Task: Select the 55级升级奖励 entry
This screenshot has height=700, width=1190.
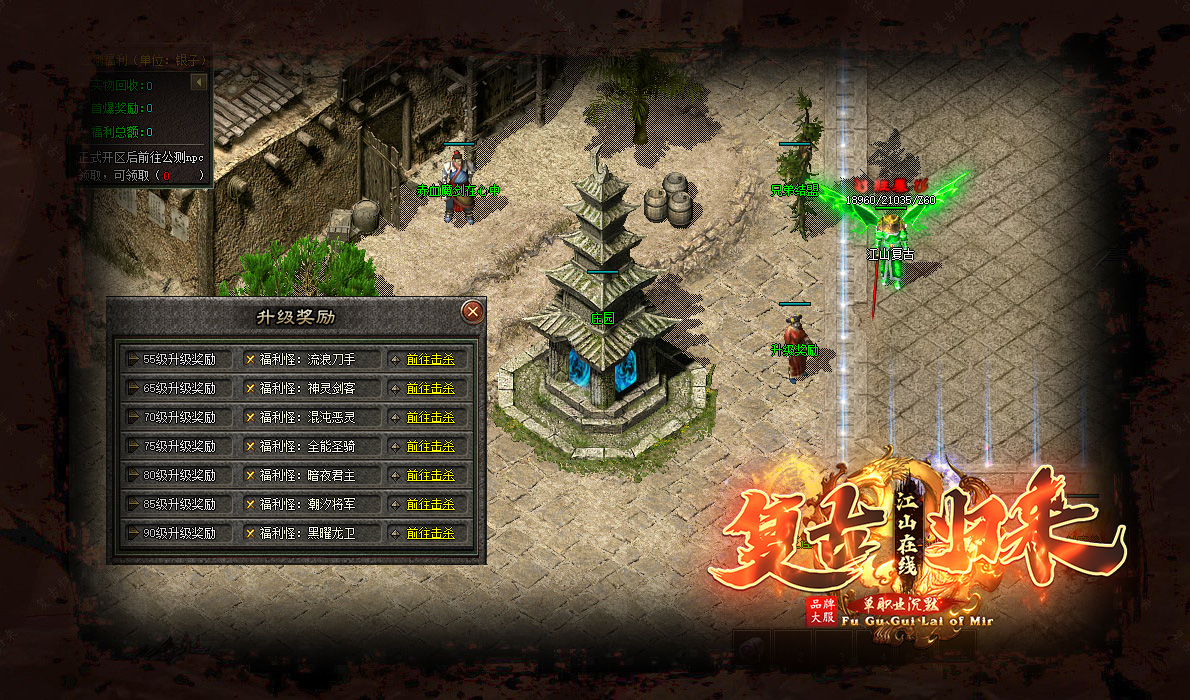Action: (179, 359)
